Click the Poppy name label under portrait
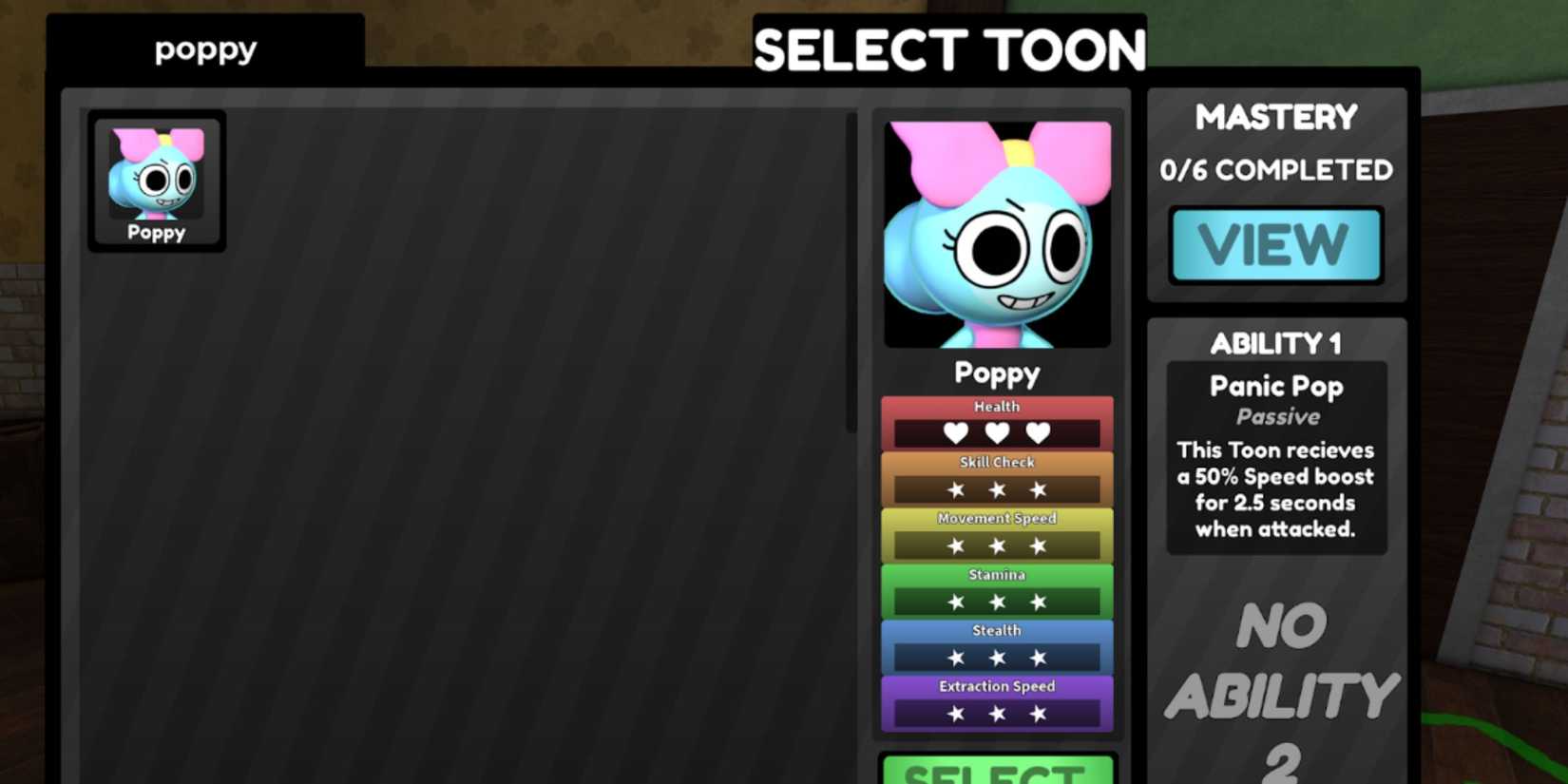Screen dimensions: 1568x784 pyautogui.click(x=996, y=373)
